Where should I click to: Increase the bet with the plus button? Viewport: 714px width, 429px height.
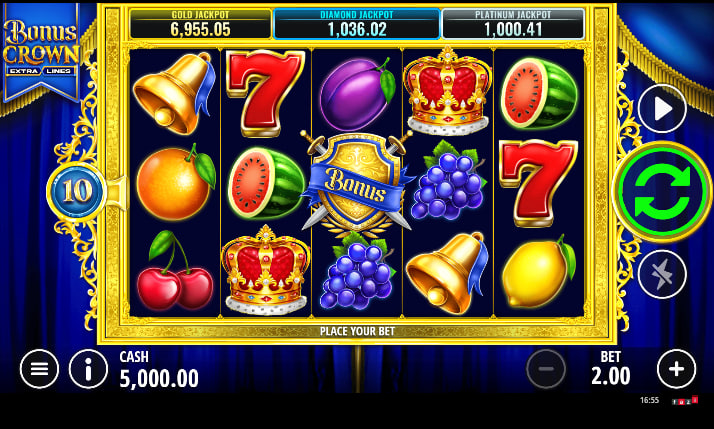coord(676,369)
